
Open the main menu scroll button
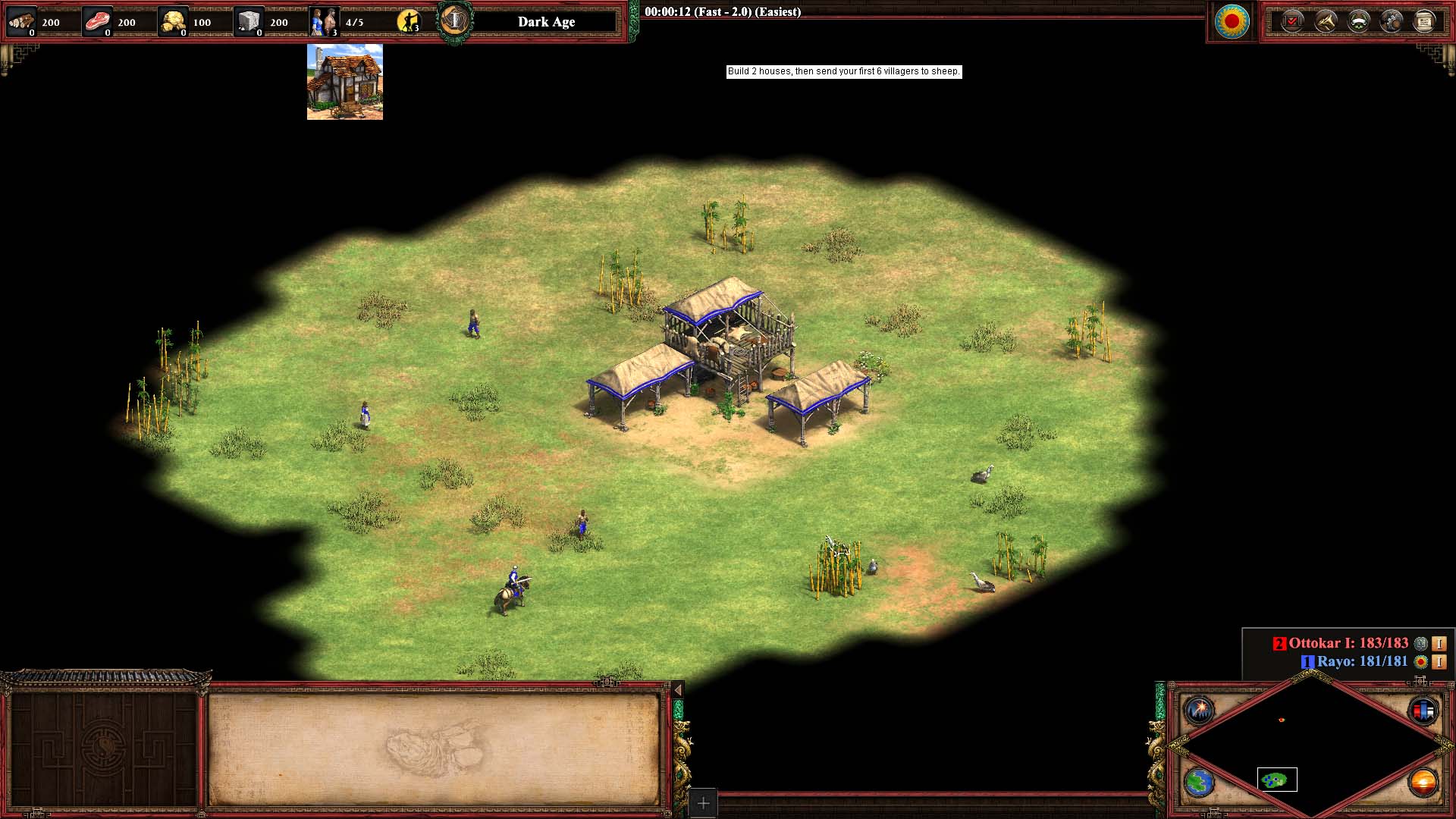pyautogui.click(x=1424, y=21)
